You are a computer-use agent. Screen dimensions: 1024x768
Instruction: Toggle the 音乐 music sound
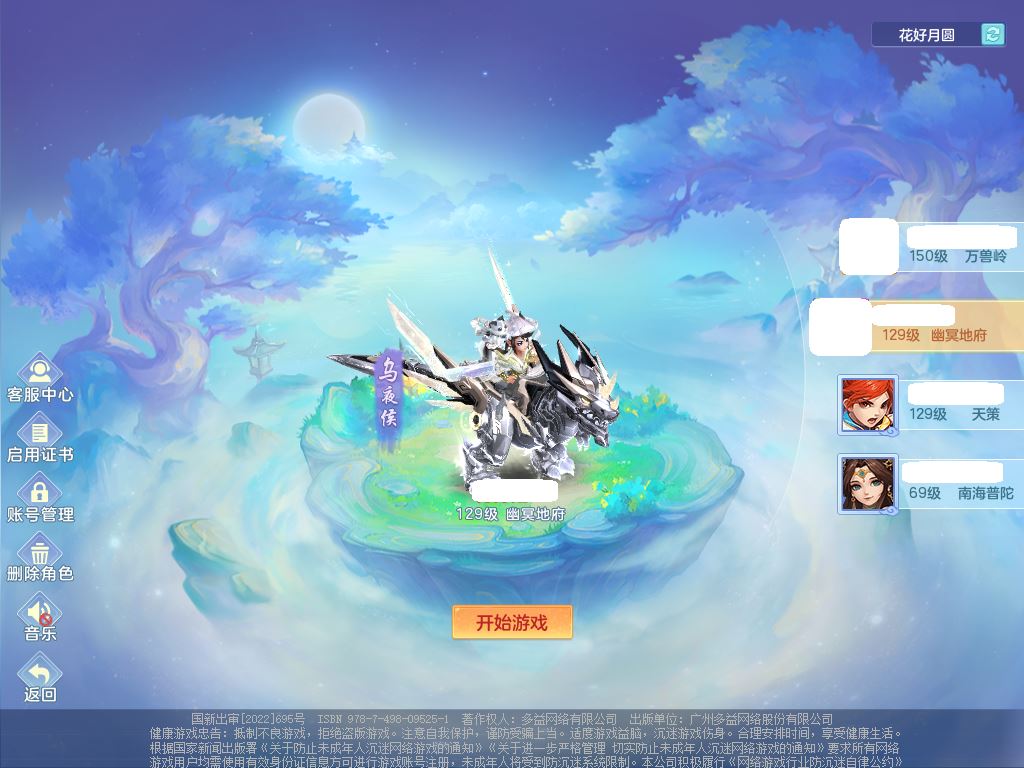pos(40,618)
